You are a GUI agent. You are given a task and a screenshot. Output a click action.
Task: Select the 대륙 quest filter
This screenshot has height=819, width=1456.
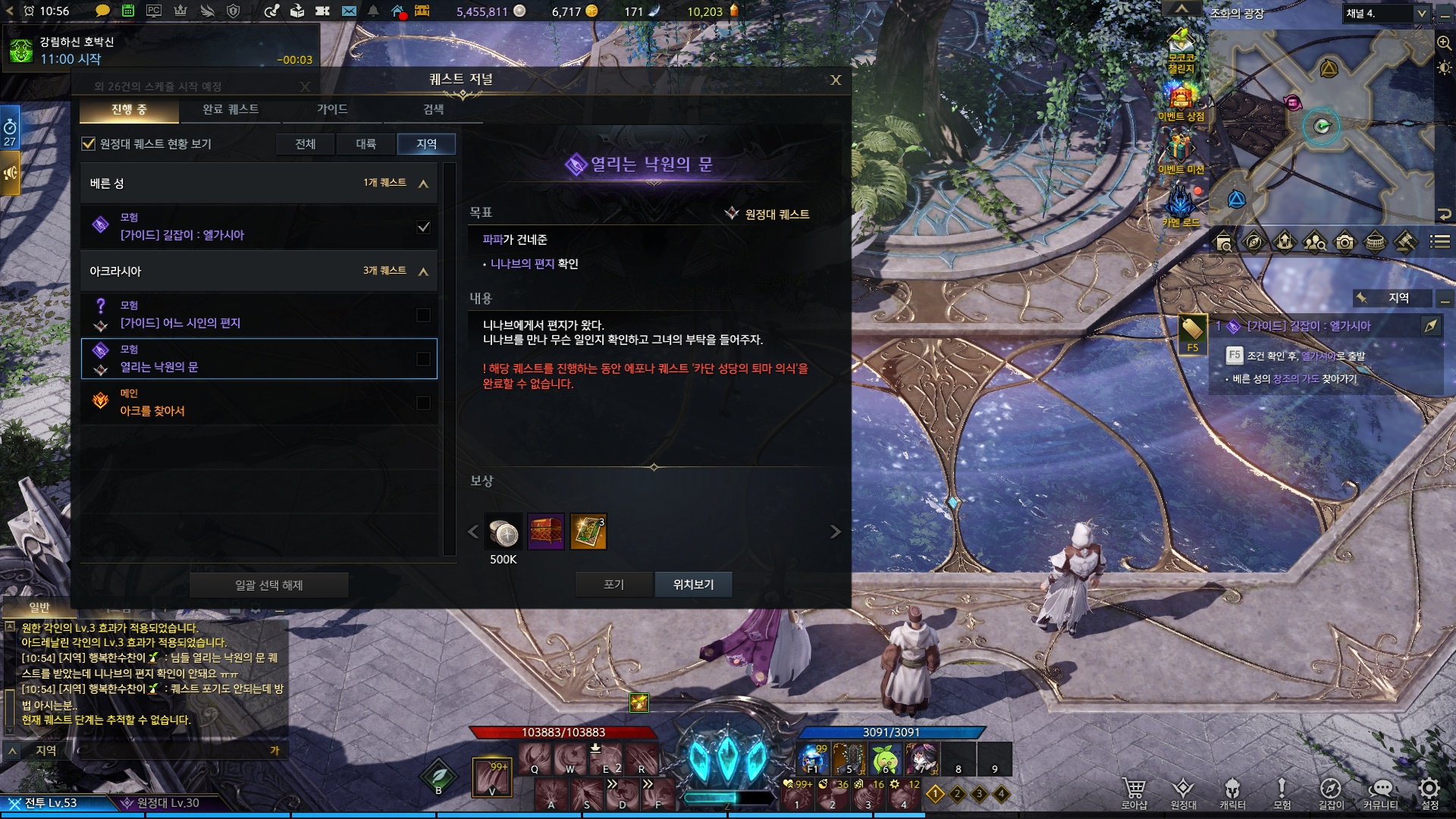pyautogui.click(x=366, y=144)
